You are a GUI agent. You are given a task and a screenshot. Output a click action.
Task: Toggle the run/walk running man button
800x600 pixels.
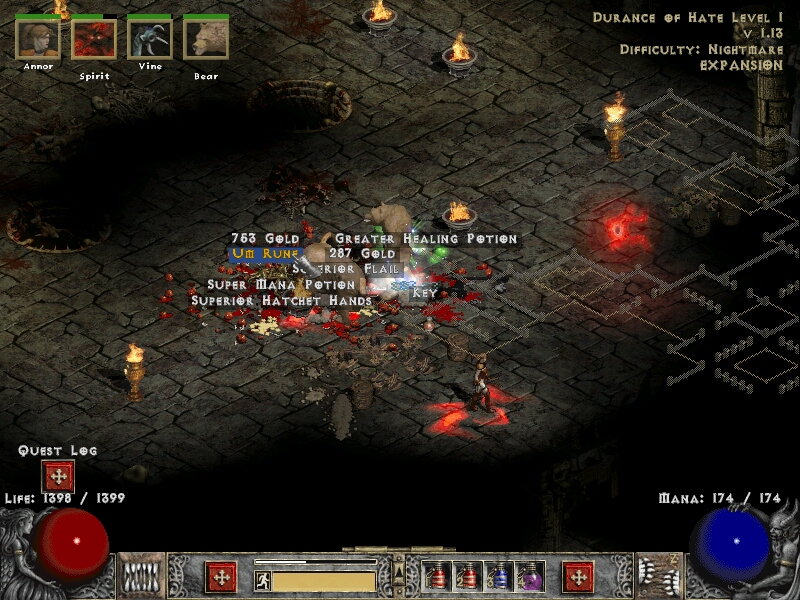tap(263, 580)
